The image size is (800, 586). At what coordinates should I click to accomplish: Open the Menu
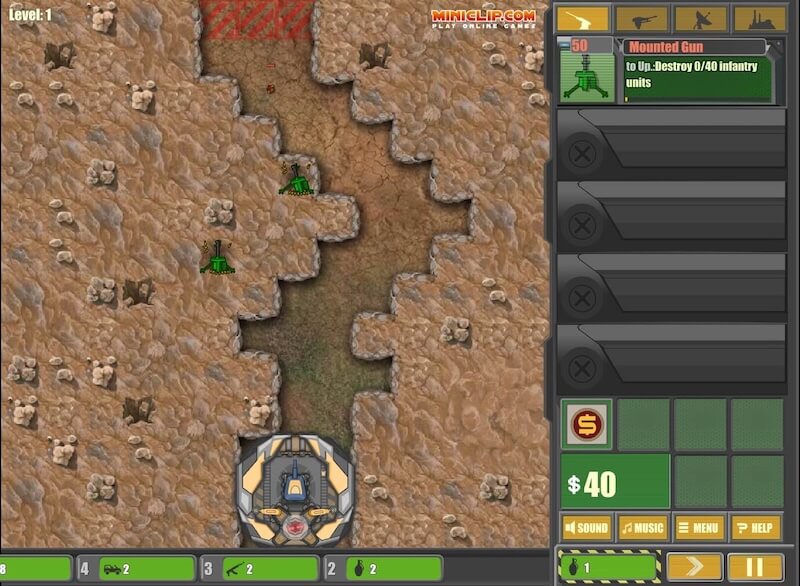pos(699,527)
